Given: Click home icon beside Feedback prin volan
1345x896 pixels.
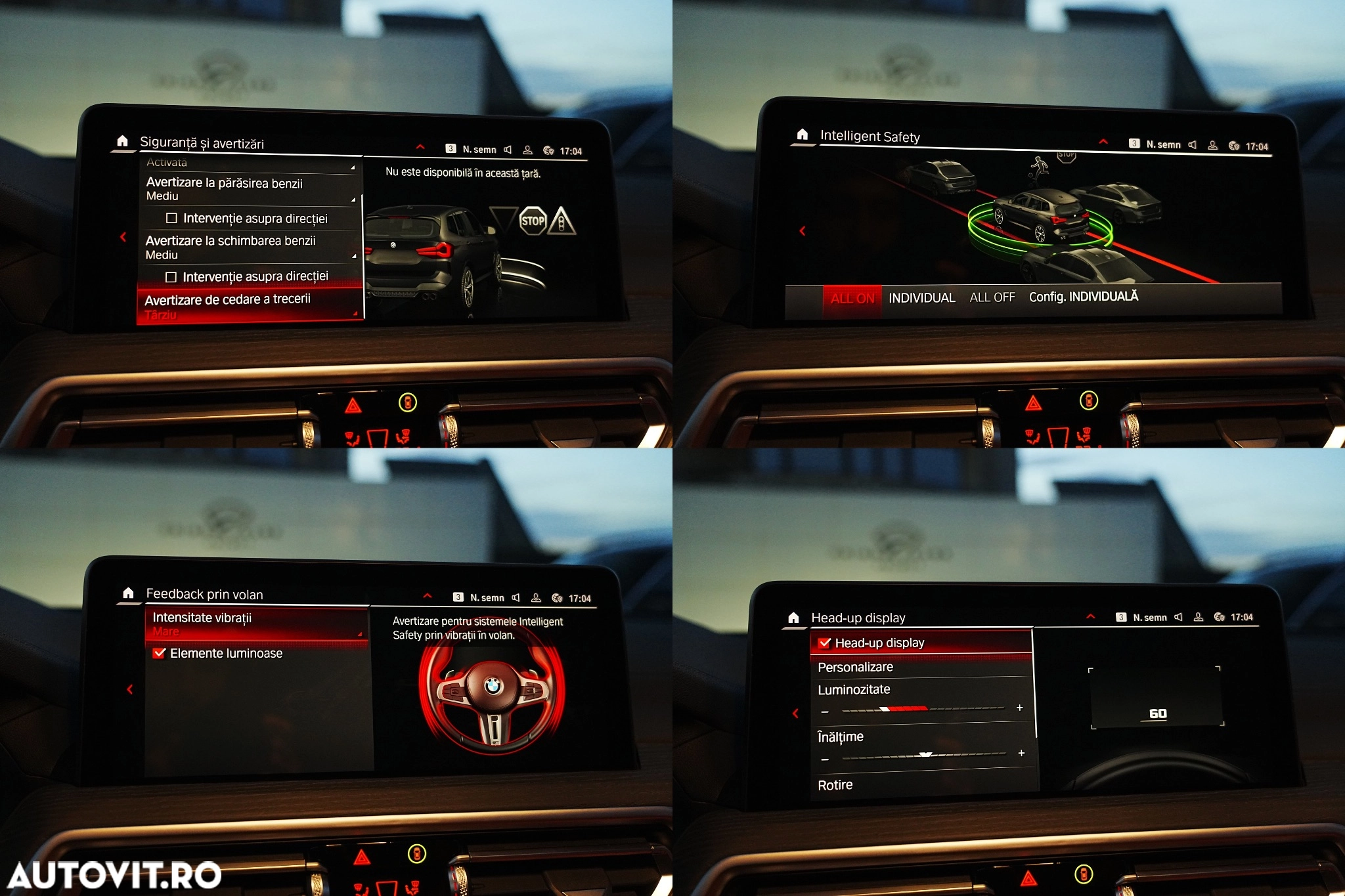Looking at the screenshot, I should 128,593.
